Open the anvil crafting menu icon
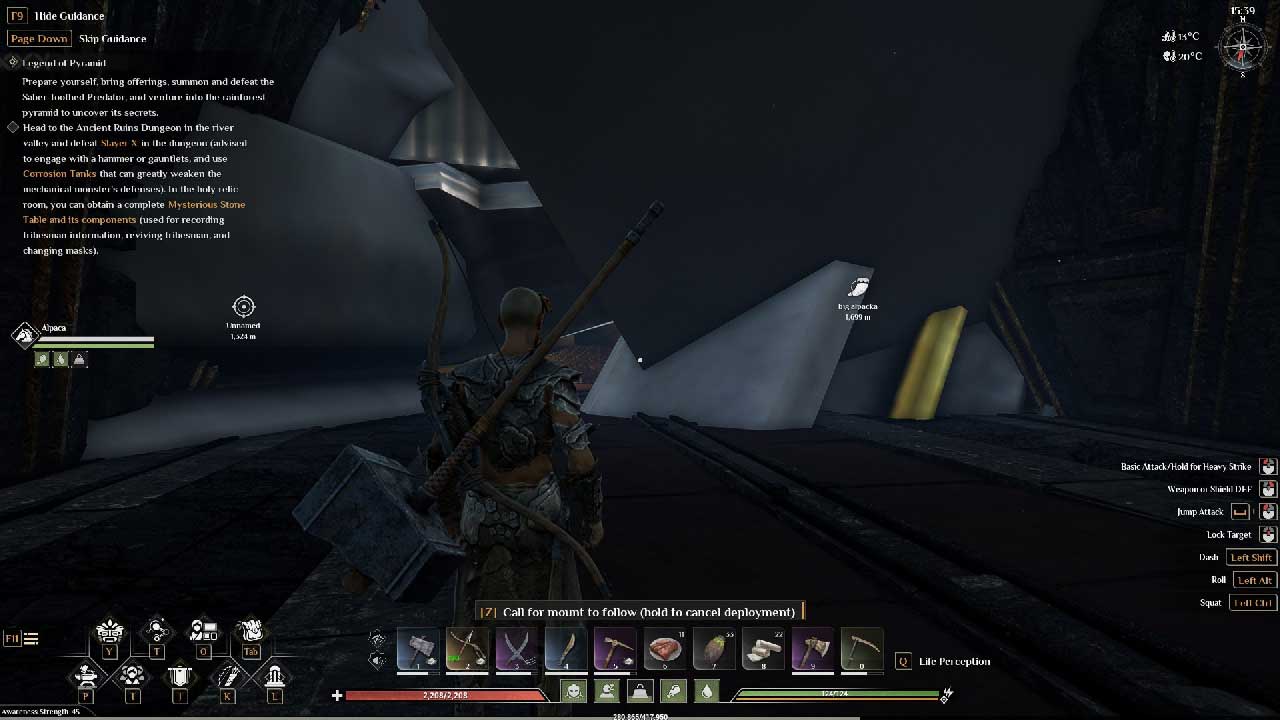Screen dimensions: 1280x720 (84, 675)
